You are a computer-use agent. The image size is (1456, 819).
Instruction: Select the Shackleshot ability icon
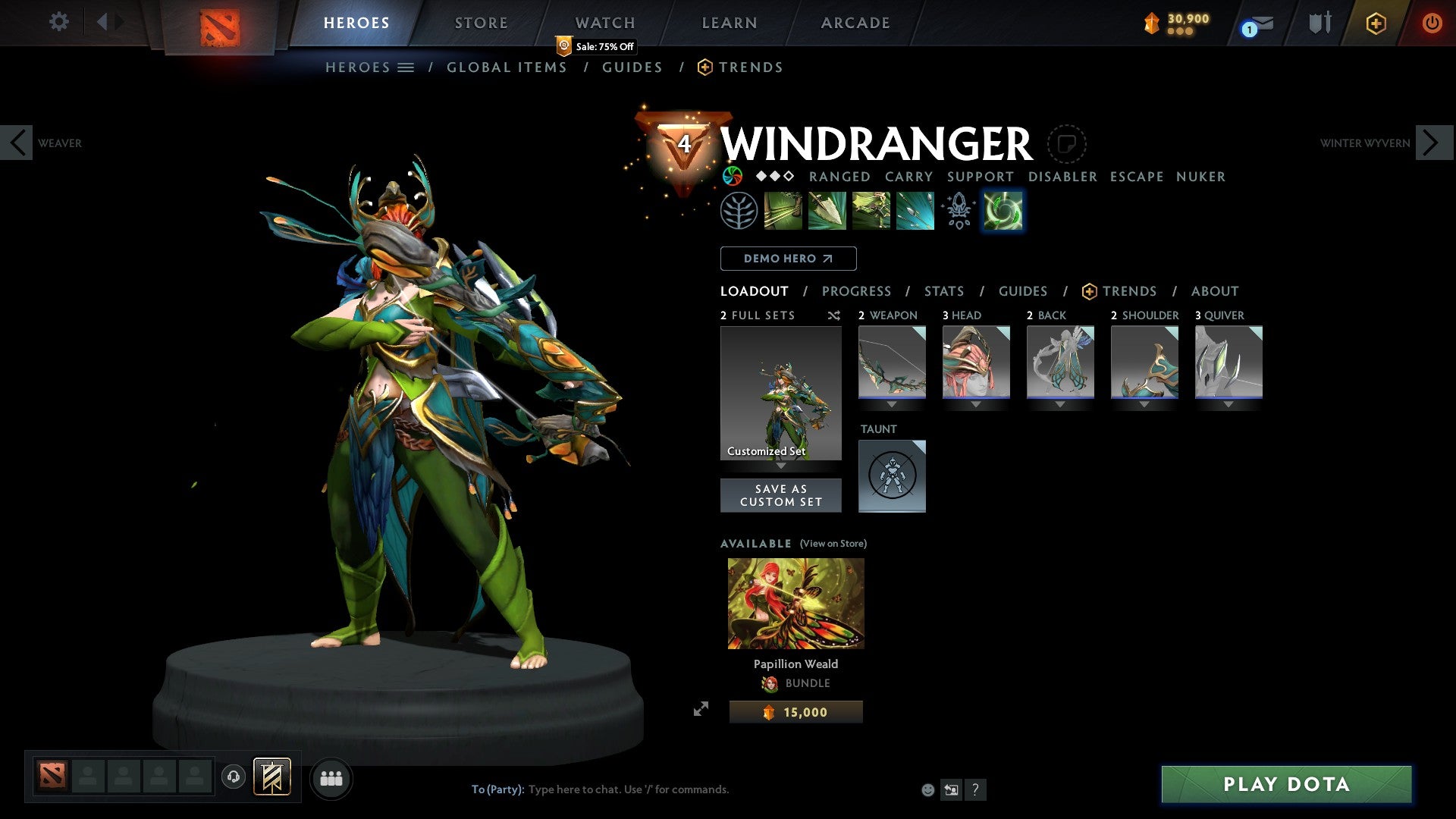(x=782, y=211)
